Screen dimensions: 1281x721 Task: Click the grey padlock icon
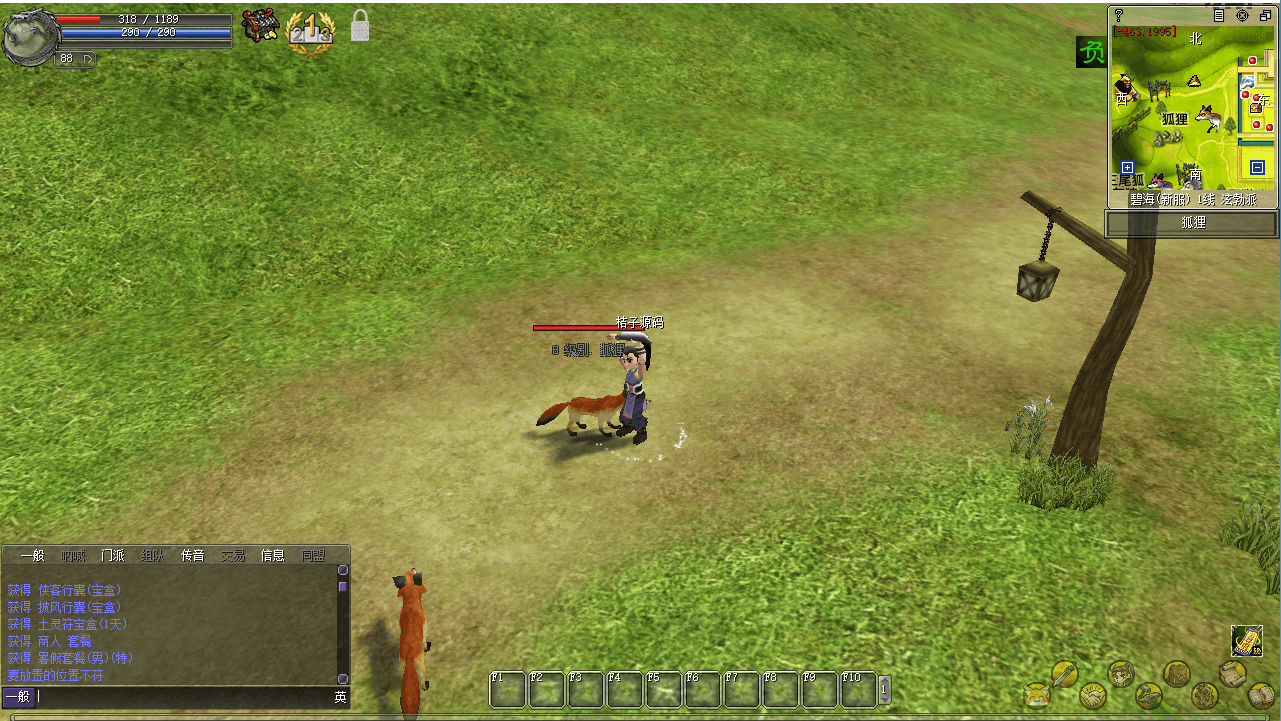[x=360, y=27]
